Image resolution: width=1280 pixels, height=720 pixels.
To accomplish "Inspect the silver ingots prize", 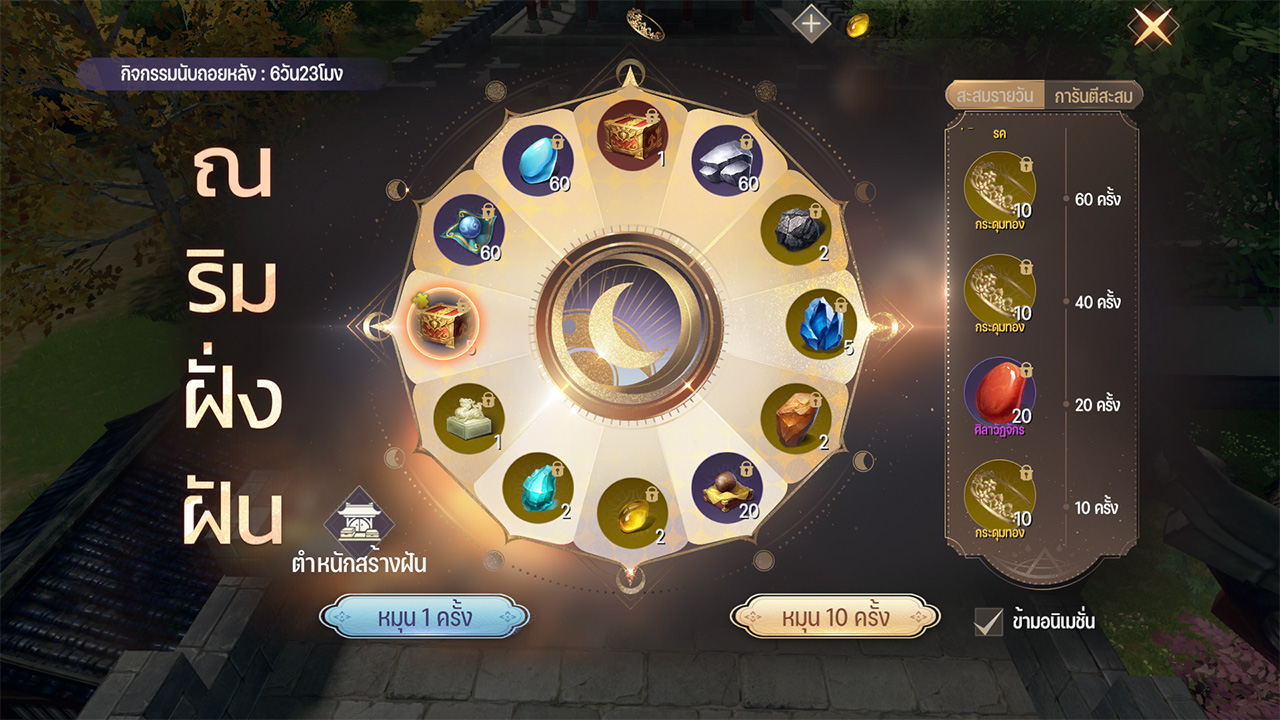I will pos(727,160).
